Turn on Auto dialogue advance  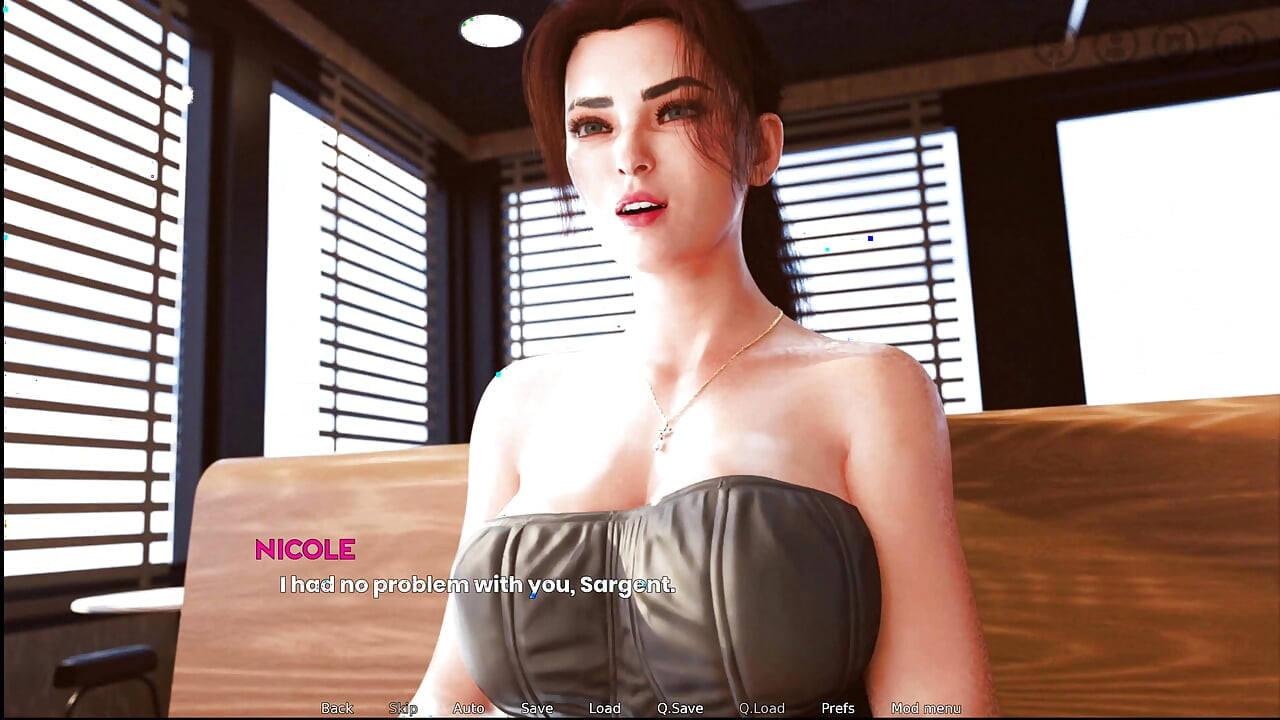point(468,708)
